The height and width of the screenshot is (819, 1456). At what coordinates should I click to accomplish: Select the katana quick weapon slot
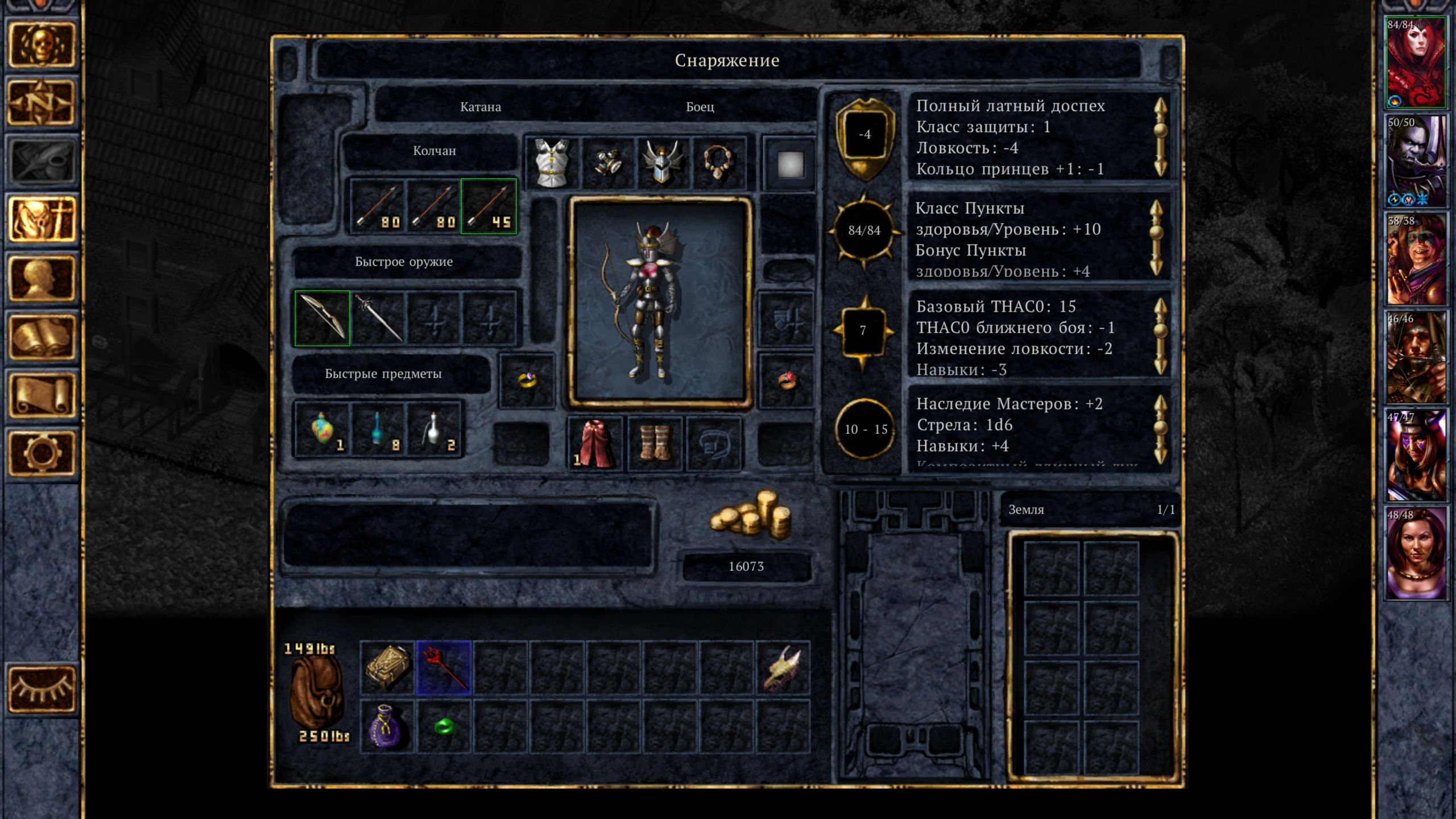tap(378, 318)
